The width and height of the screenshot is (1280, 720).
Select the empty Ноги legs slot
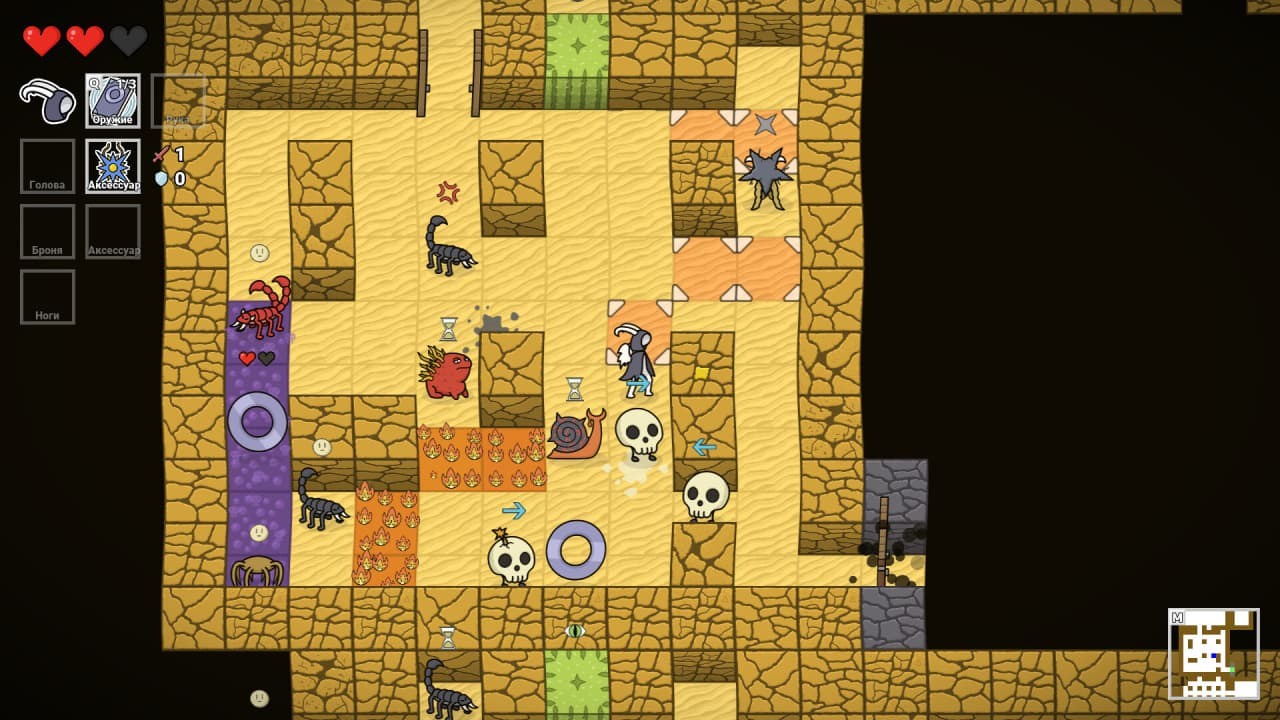(47, 295)
